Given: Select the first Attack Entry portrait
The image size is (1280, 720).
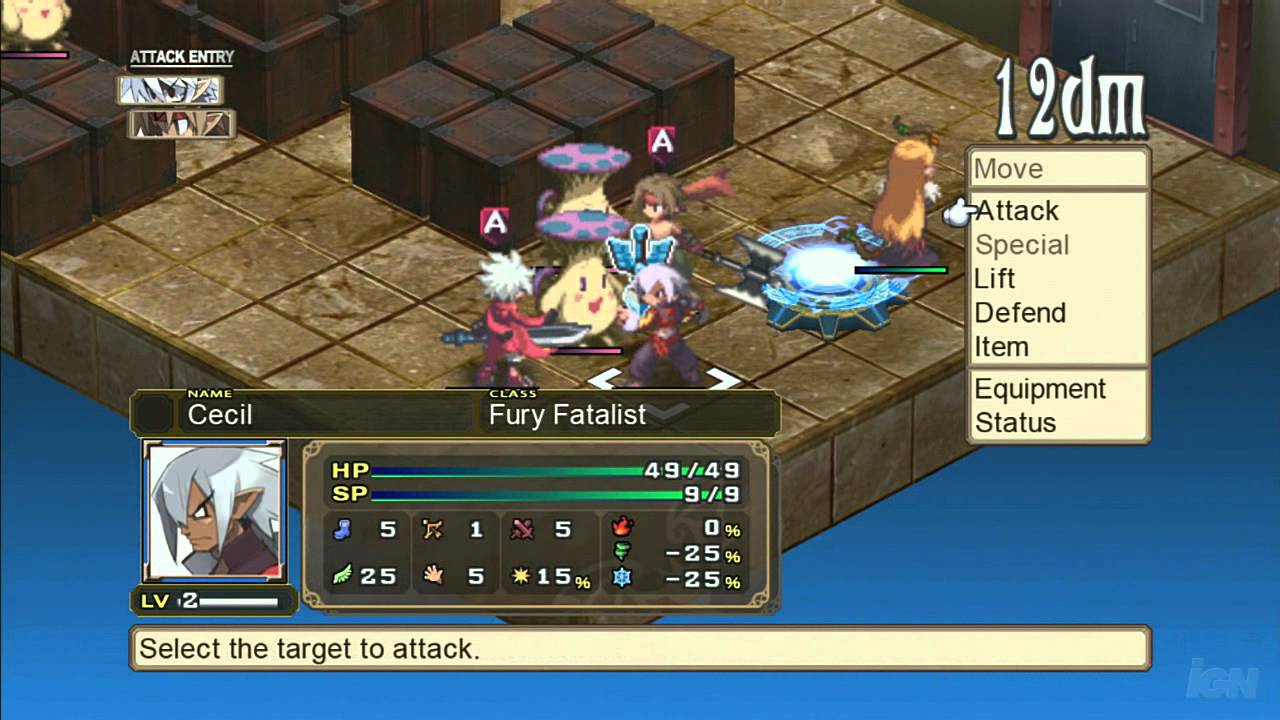Looking at the screenshot, I should 170,91.
